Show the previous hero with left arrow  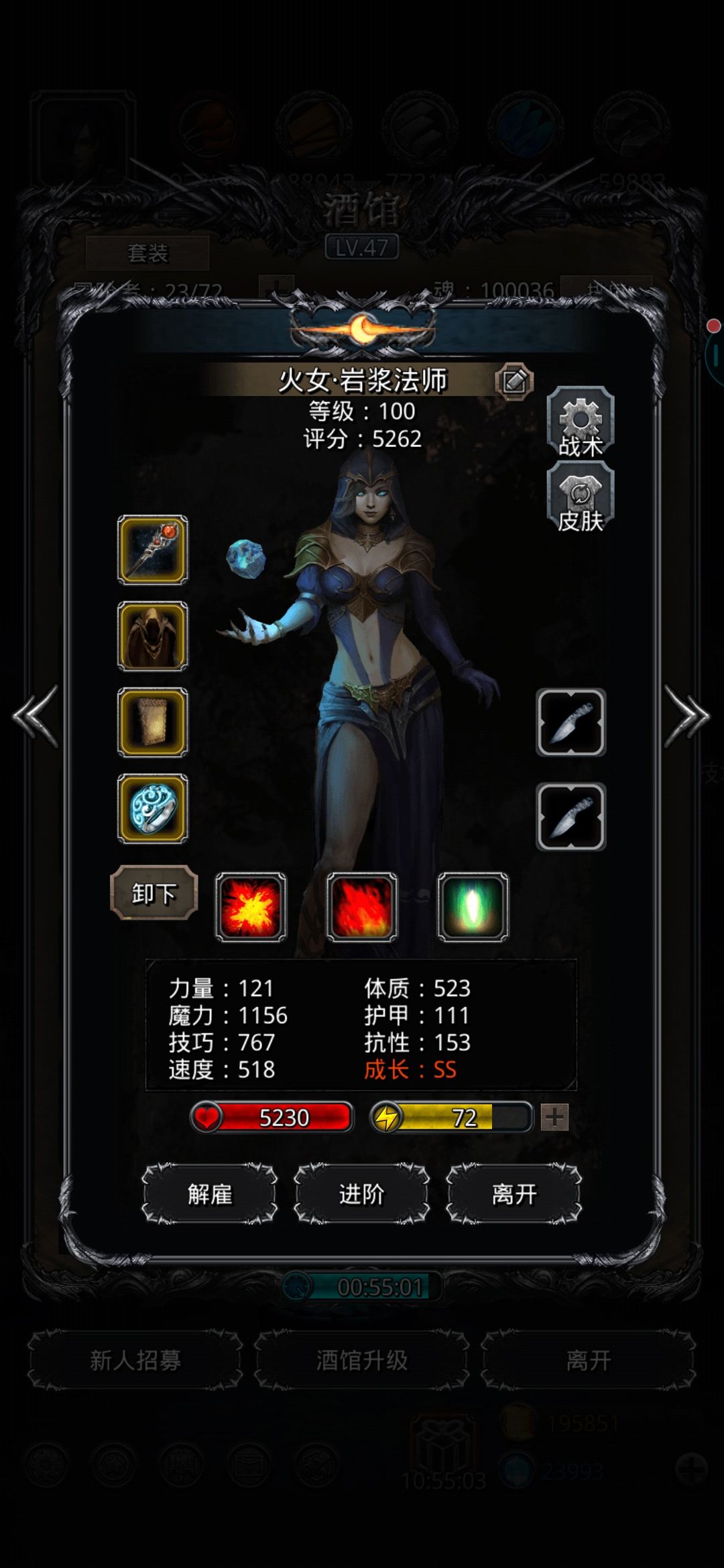(36, 716)
